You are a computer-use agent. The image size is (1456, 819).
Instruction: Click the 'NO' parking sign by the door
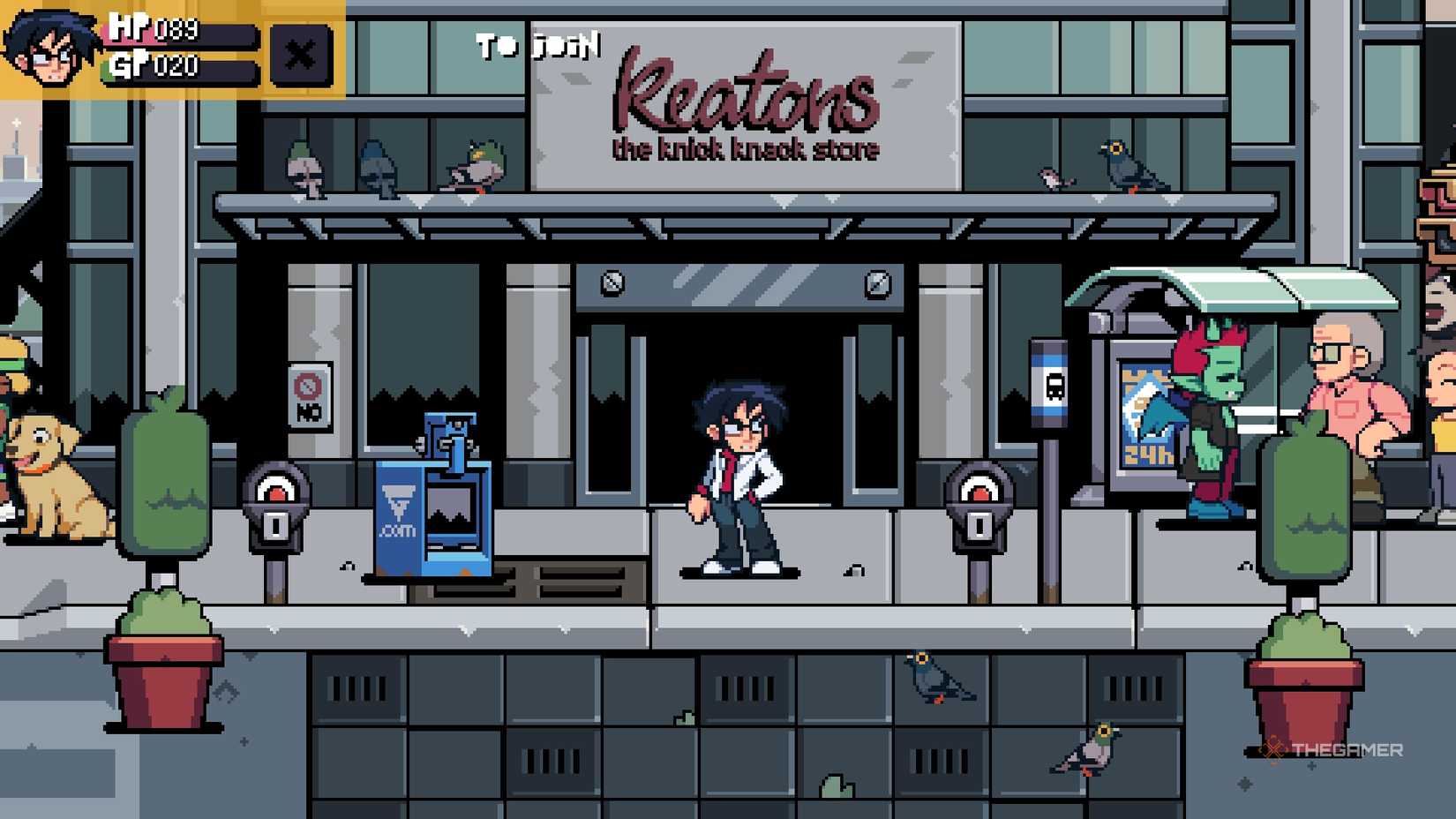coord(308,396)
